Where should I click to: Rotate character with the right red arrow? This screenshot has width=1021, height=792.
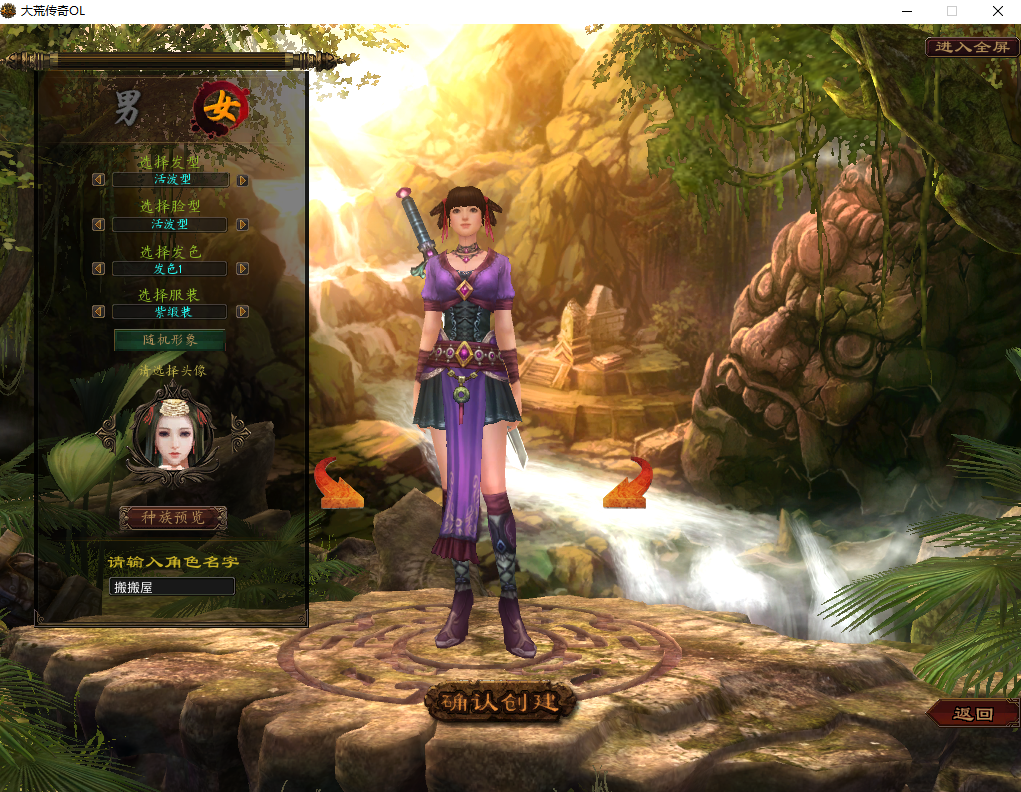(x=628, y=483)
